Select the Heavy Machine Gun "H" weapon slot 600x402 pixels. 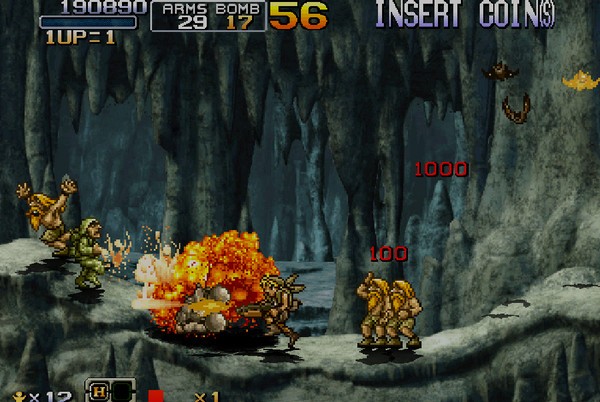(99, 392)
